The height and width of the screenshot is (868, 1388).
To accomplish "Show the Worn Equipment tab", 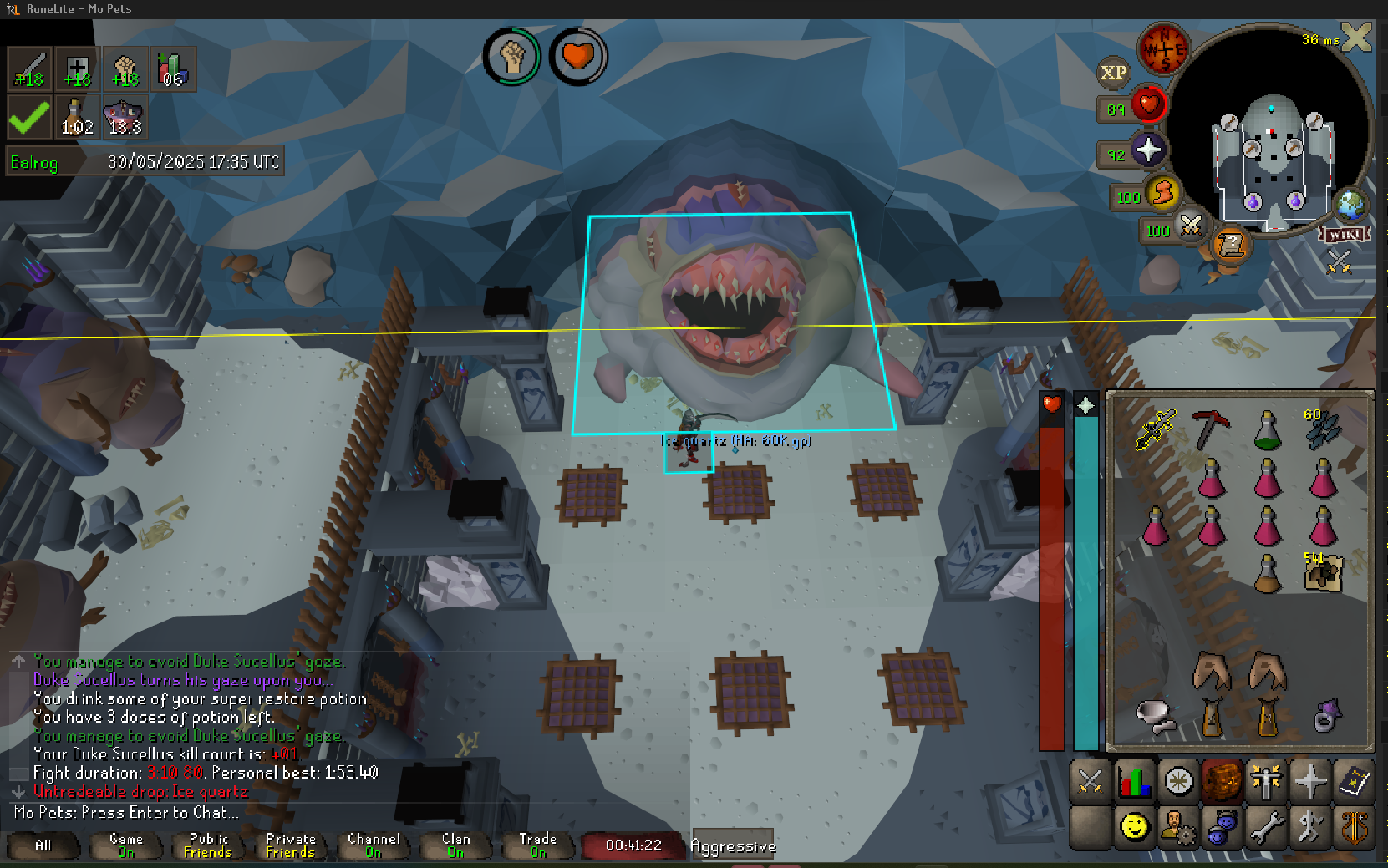I will (1266, 782).
